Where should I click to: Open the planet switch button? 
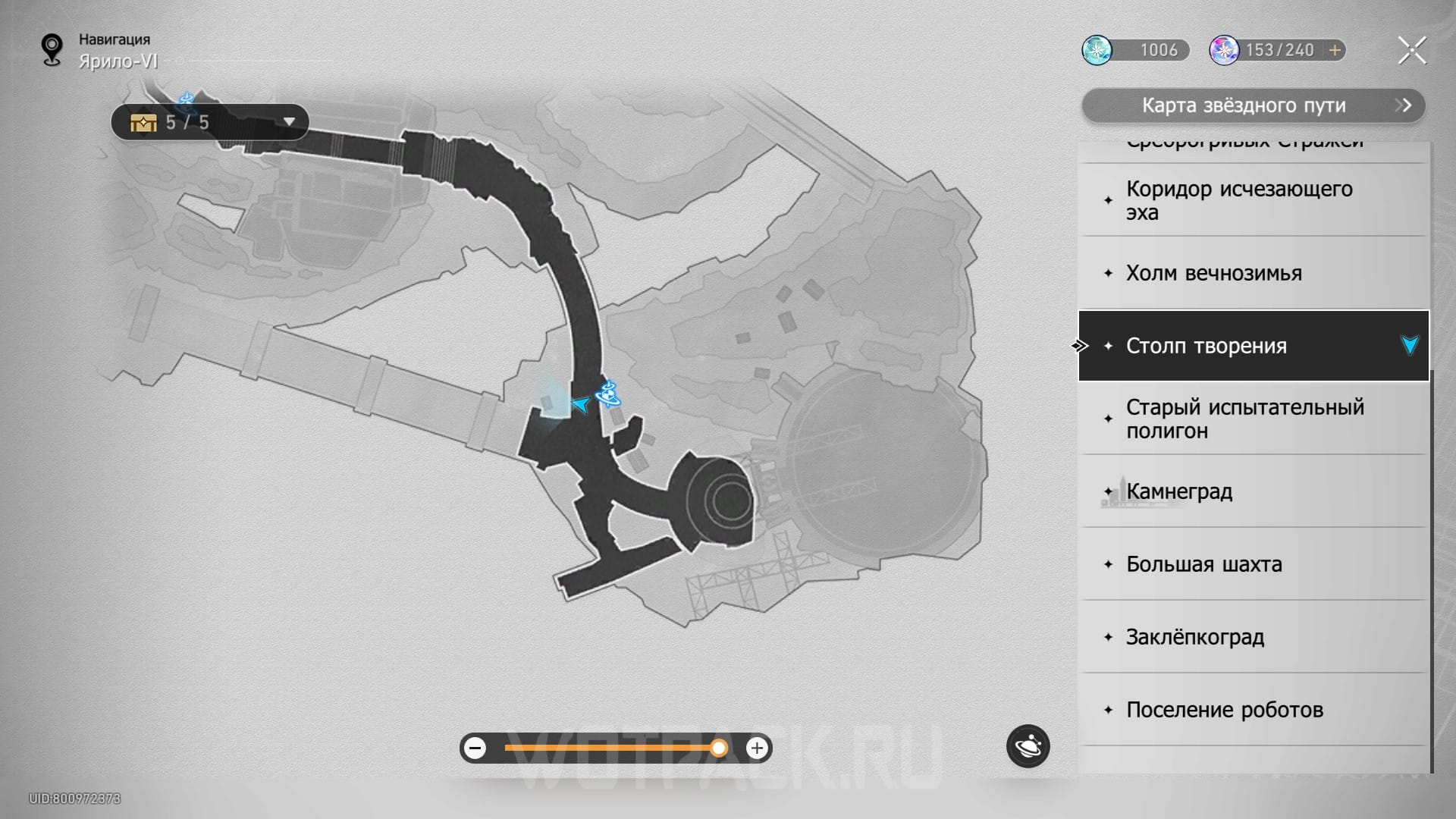point(1028,746)
